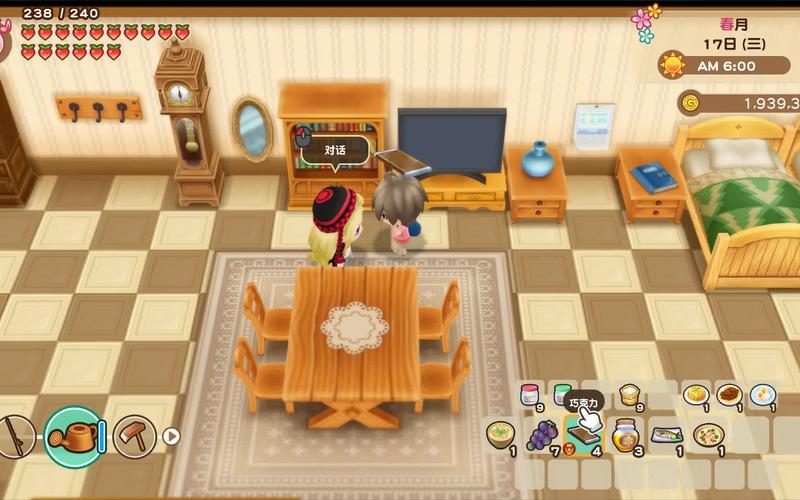Switch to the fishing rod tool
Image resolution: width=800 pixels, height=500 pixels.
point(14,436)
